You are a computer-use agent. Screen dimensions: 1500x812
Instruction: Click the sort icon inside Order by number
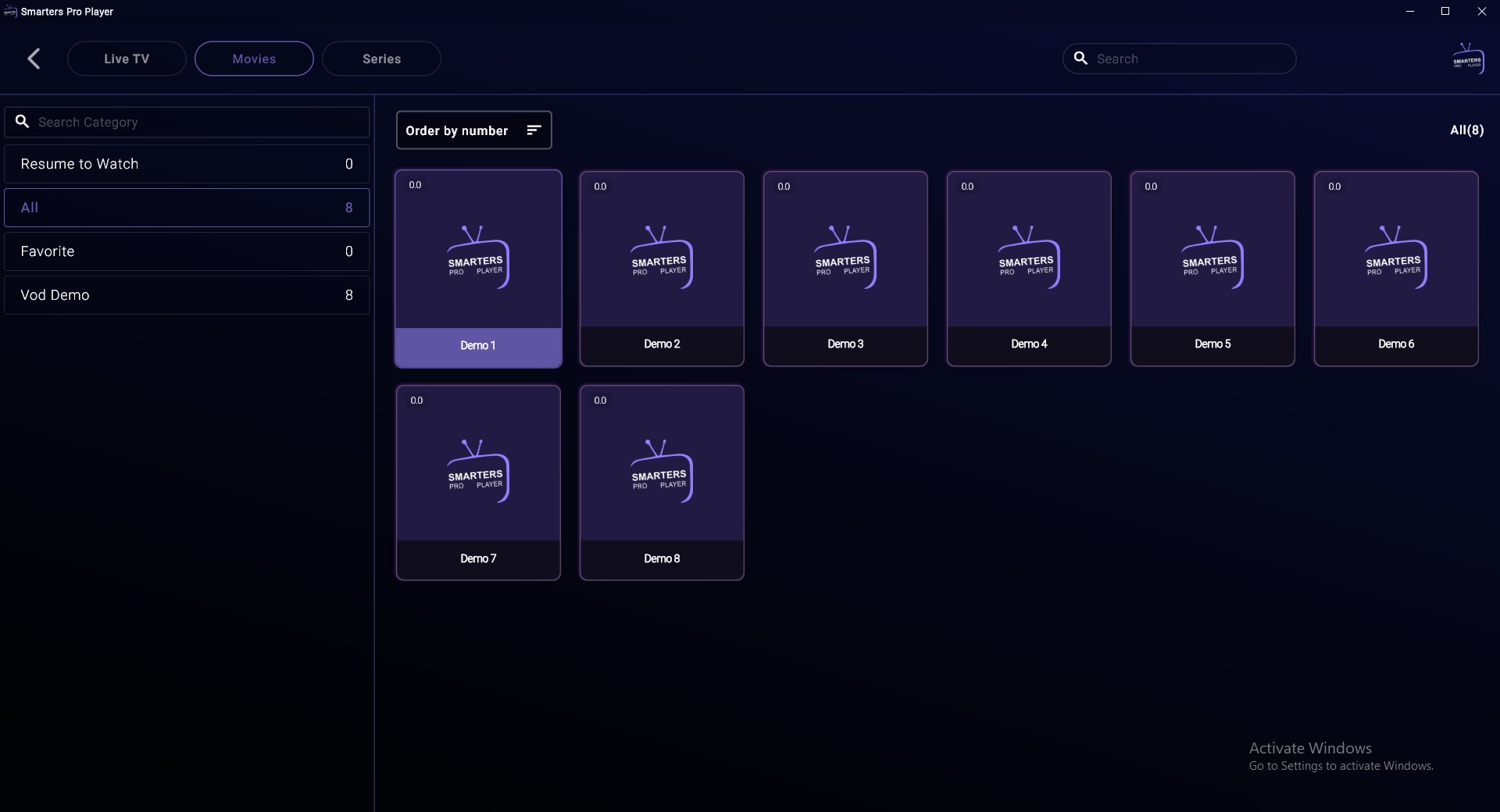[x=534, y=130]
